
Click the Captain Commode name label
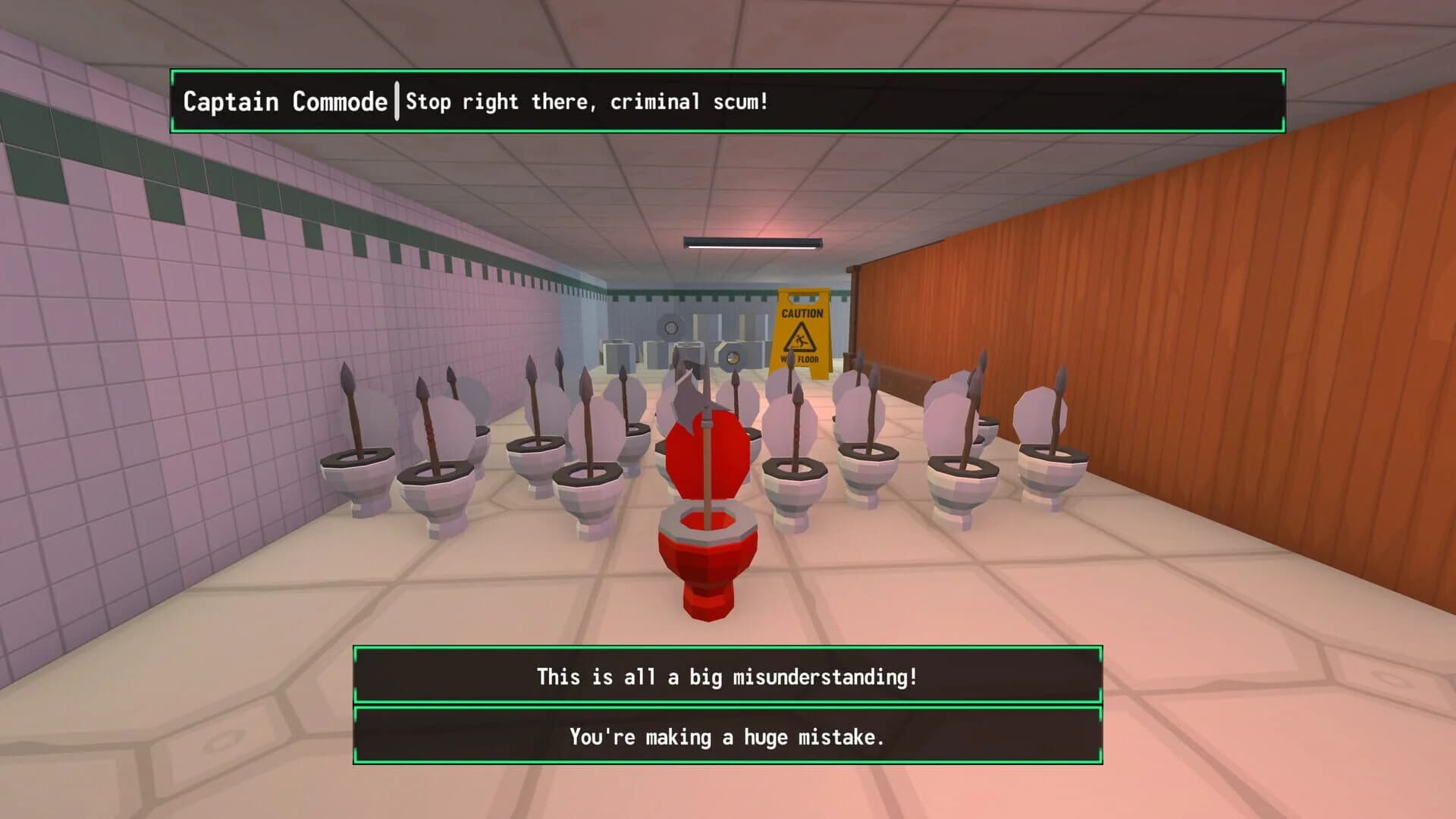tap(284, 101)
